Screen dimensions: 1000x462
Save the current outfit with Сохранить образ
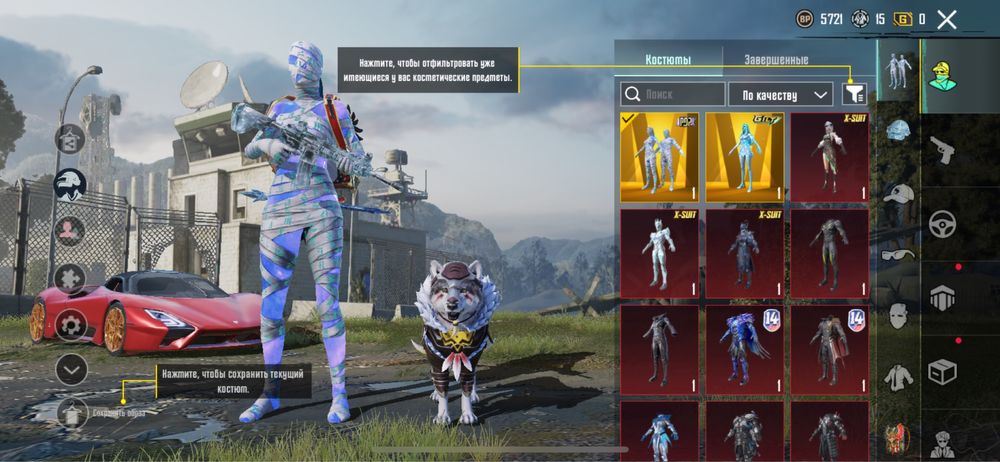[x=72, y=412]
